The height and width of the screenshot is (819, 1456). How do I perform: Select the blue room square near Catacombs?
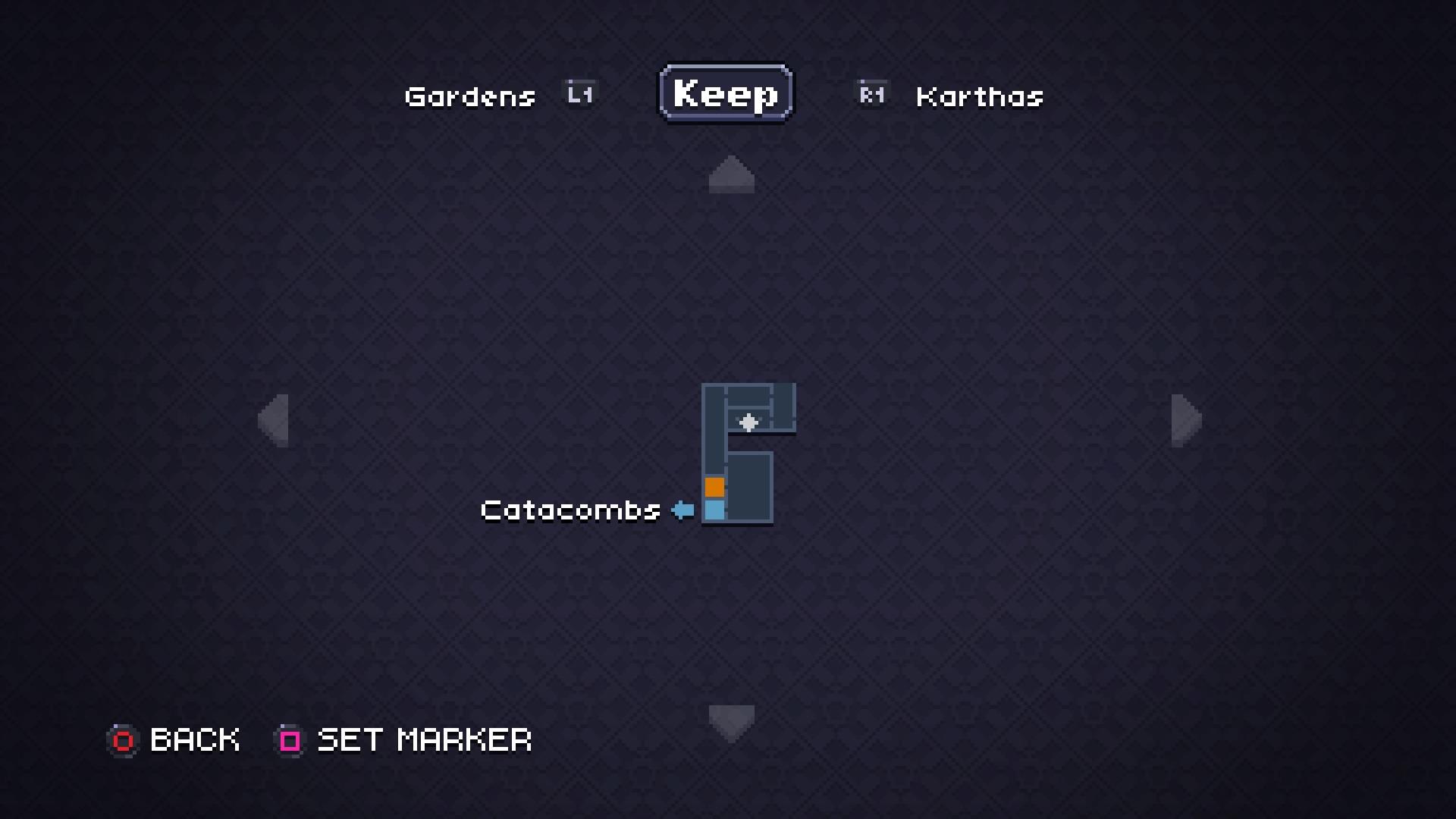point(714,510)
